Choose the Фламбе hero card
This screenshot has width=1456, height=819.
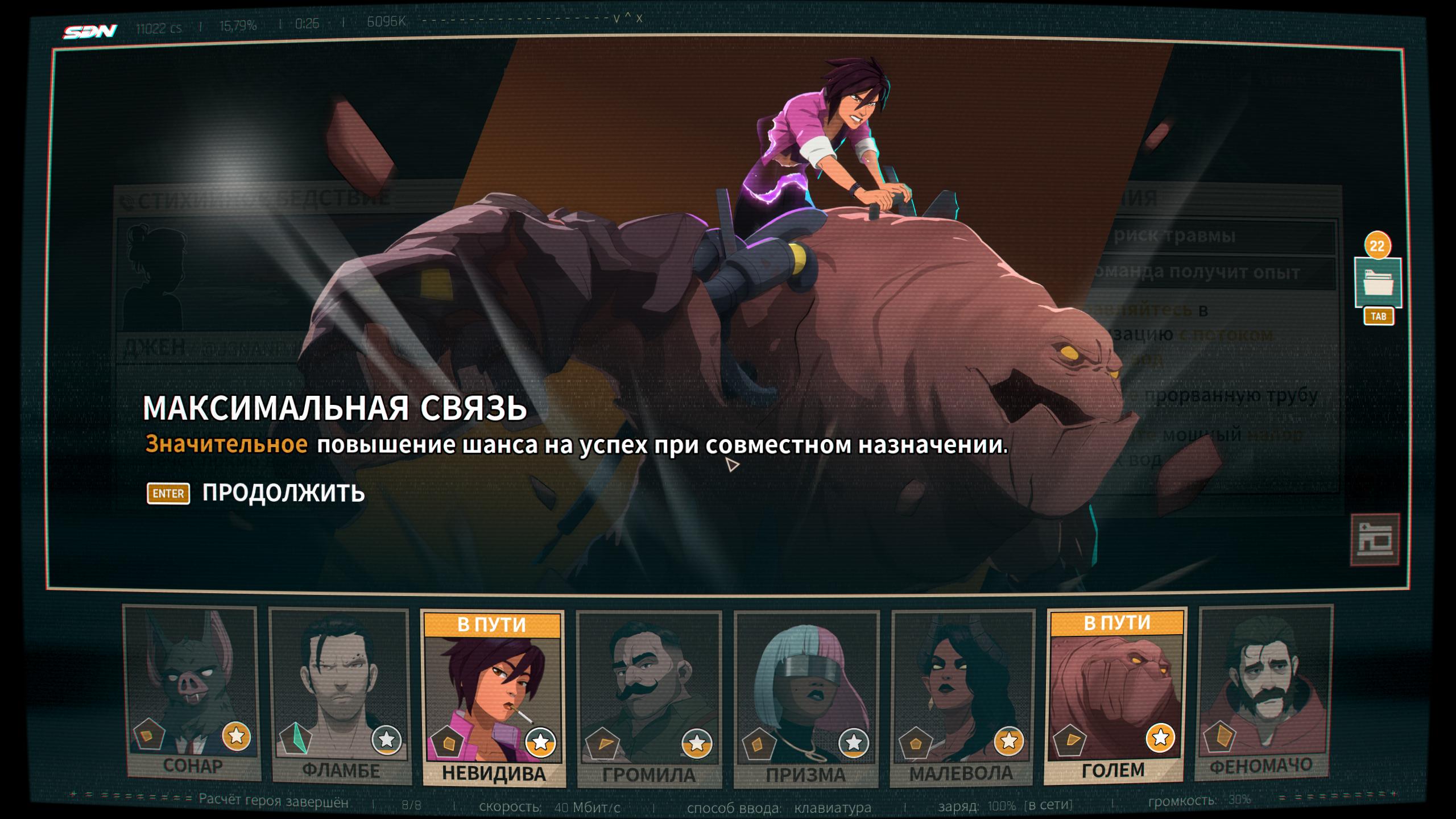340,696
